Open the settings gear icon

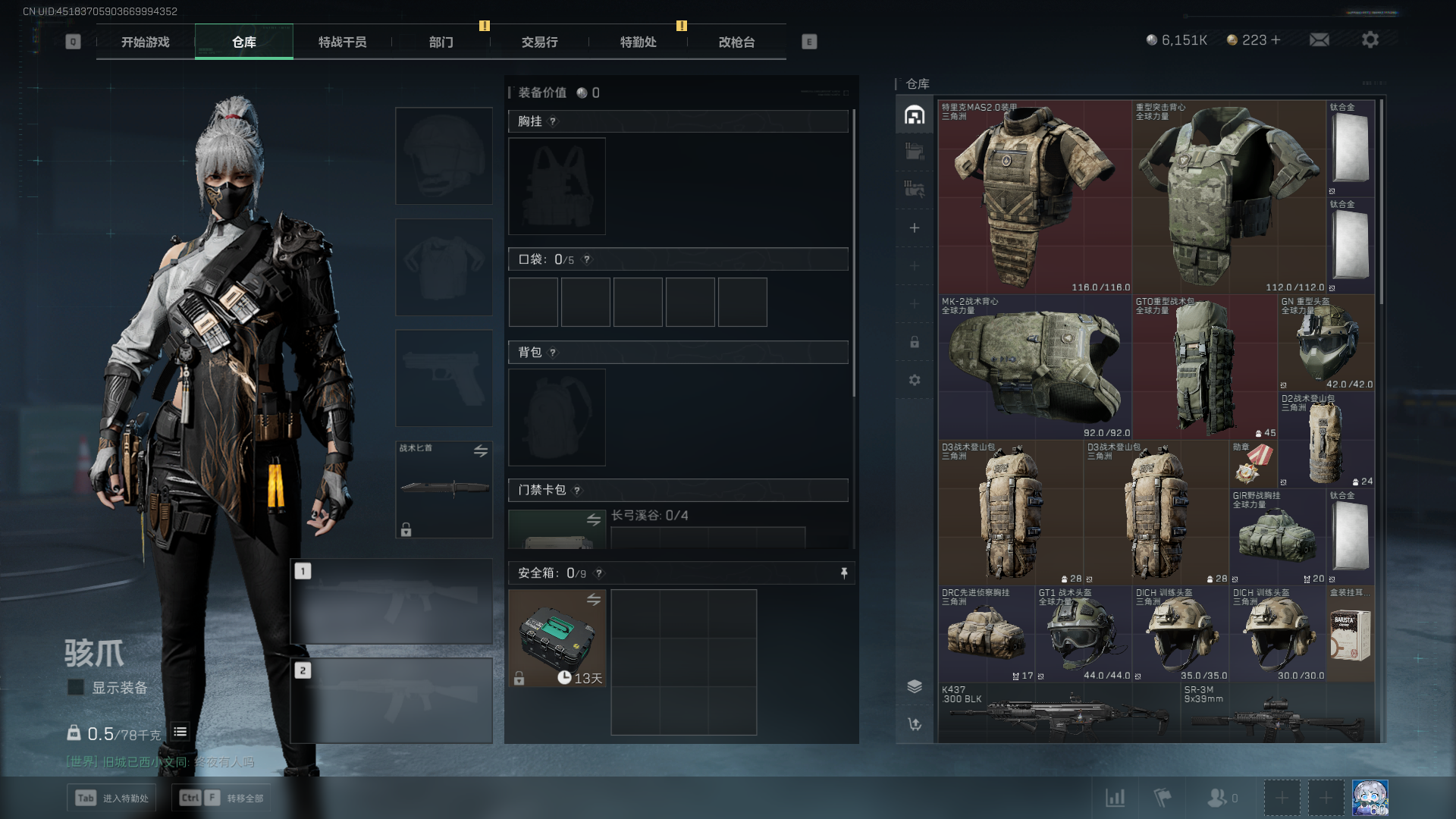pos(1370,40)
